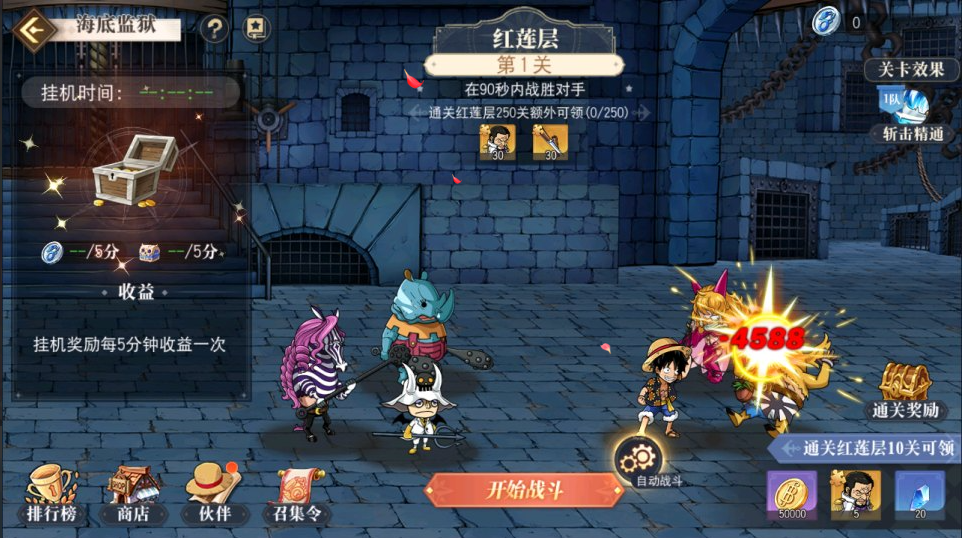Screen dimensions: 962x538
Task: Open the question mark help button
Action: 214,29
